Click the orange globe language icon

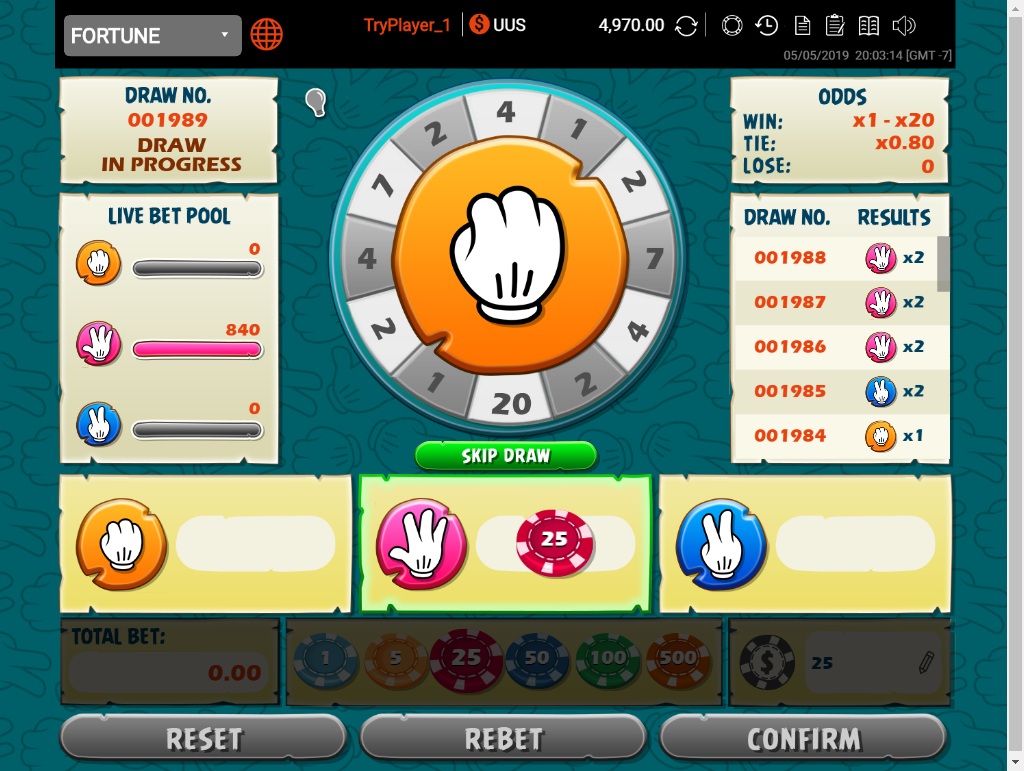click(267, 35)
